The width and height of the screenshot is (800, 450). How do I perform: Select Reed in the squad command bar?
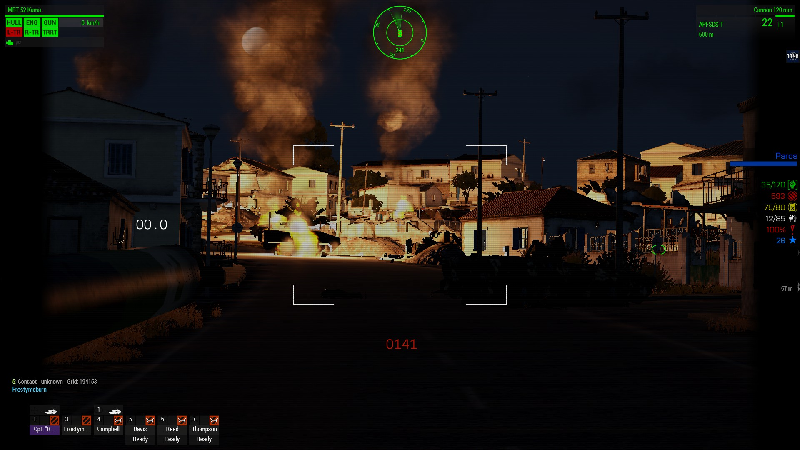[x=172, y=430]
